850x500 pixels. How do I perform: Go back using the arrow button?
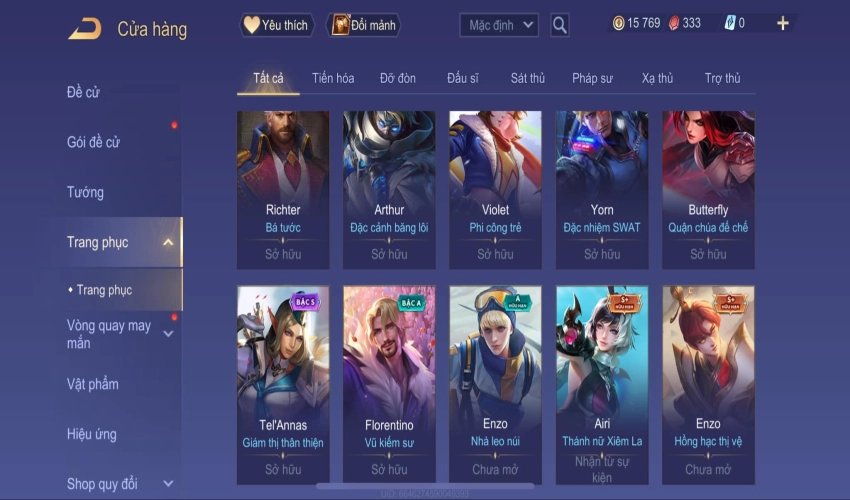tap(85, 28)
